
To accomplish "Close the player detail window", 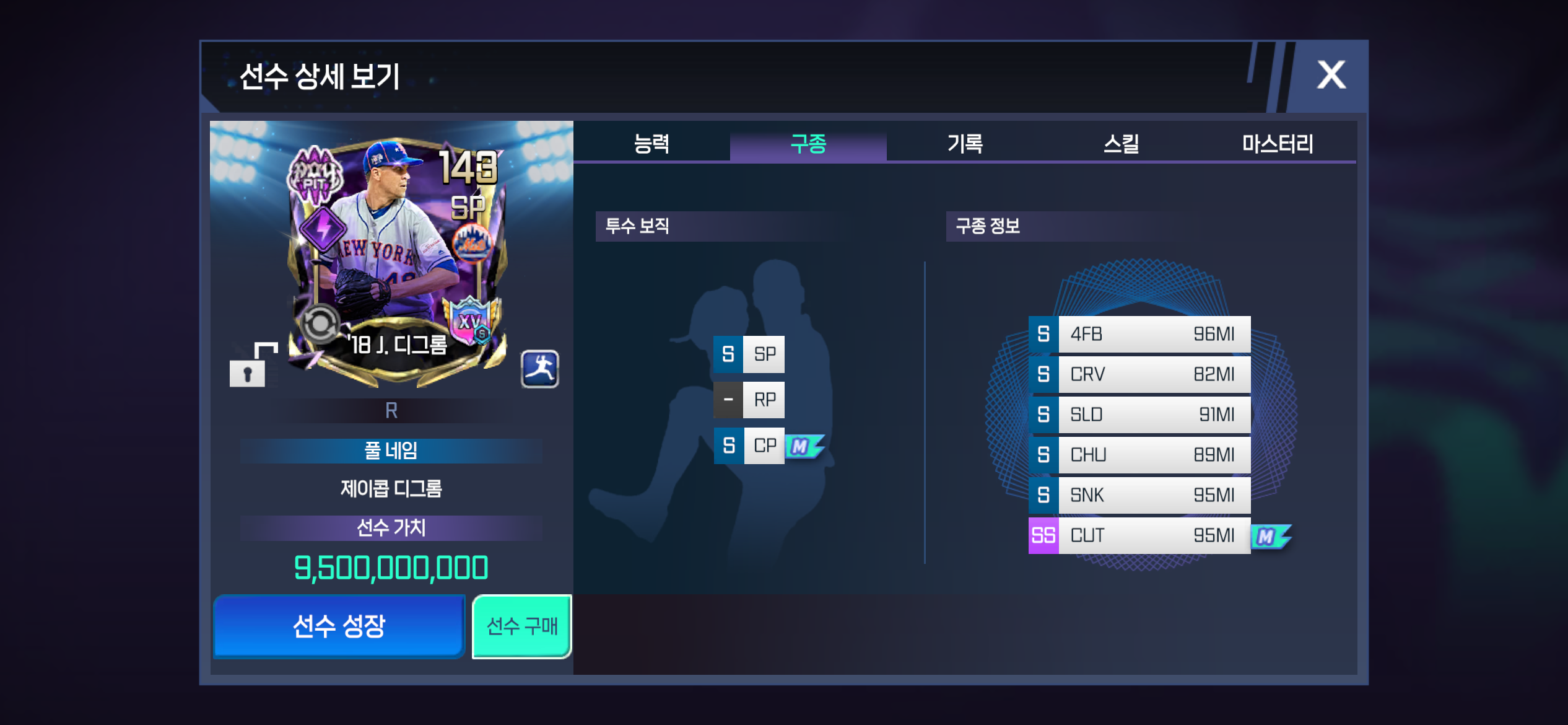I will [1331, 76].
